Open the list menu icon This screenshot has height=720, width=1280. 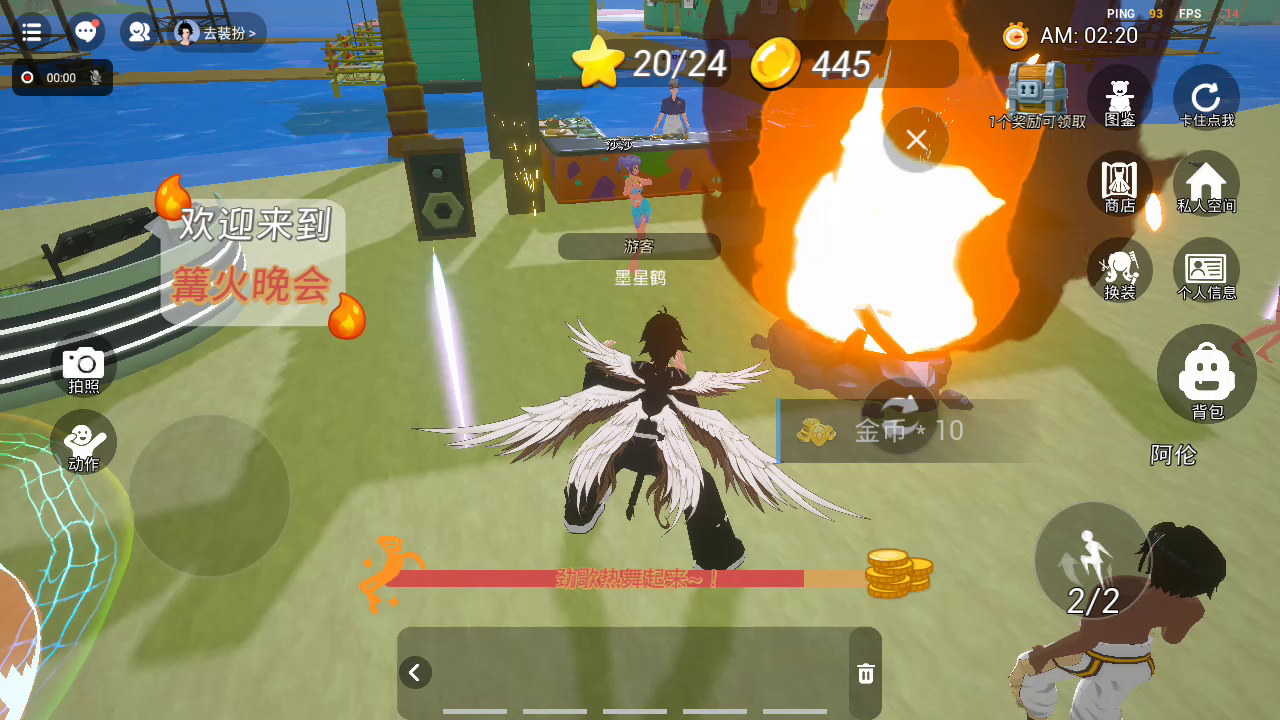(31, 32)
